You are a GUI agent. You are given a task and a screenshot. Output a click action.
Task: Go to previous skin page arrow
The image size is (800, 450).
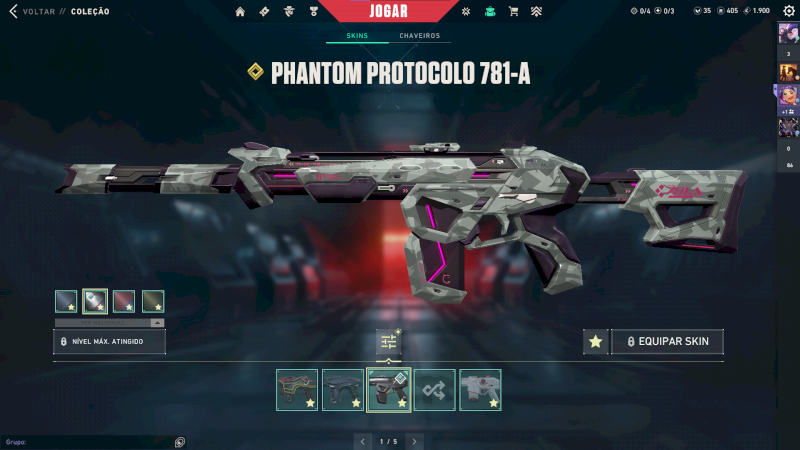click(363, 441)
